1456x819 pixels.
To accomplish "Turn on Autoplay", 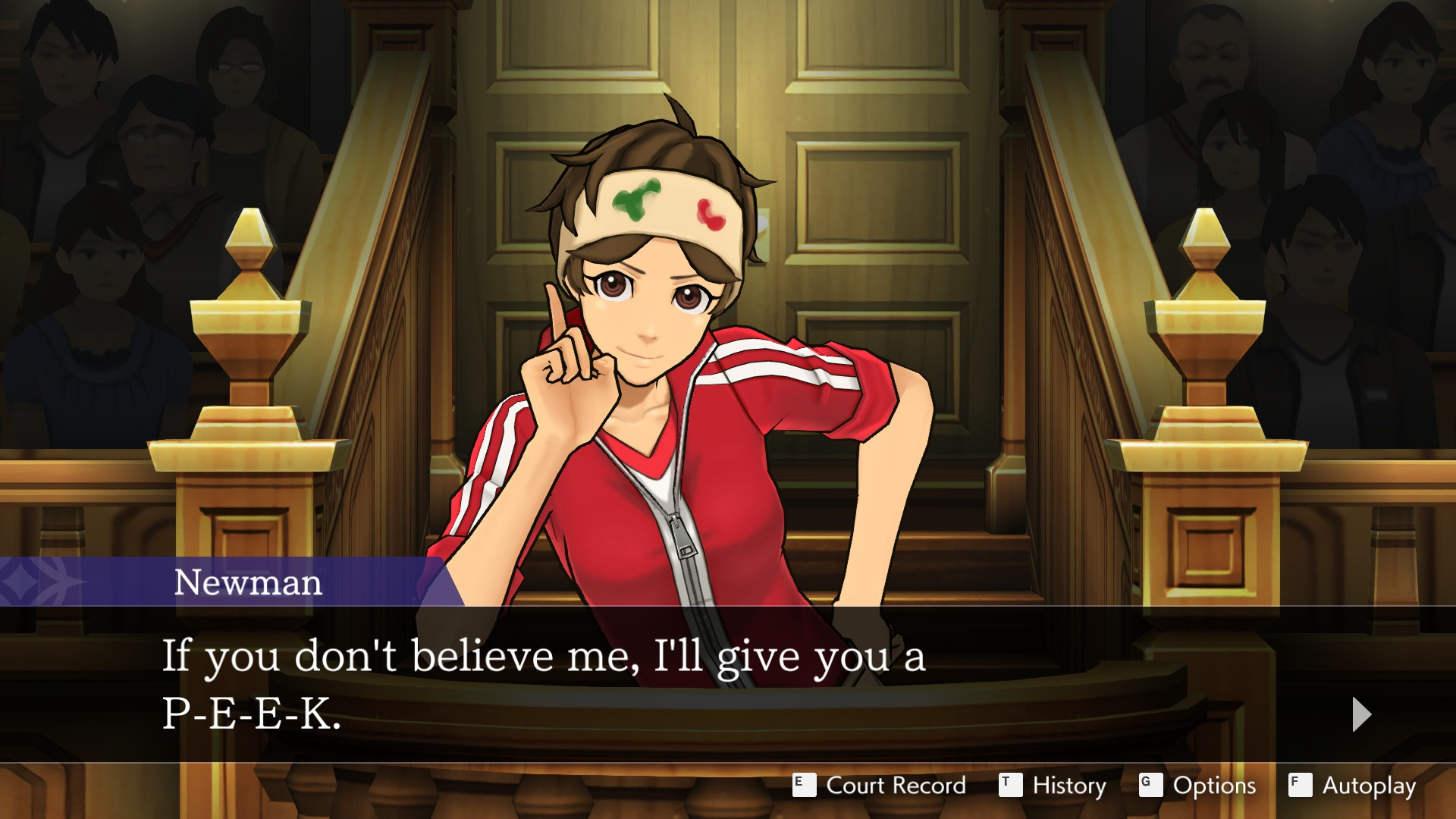I will click(x=1353, y=786).
